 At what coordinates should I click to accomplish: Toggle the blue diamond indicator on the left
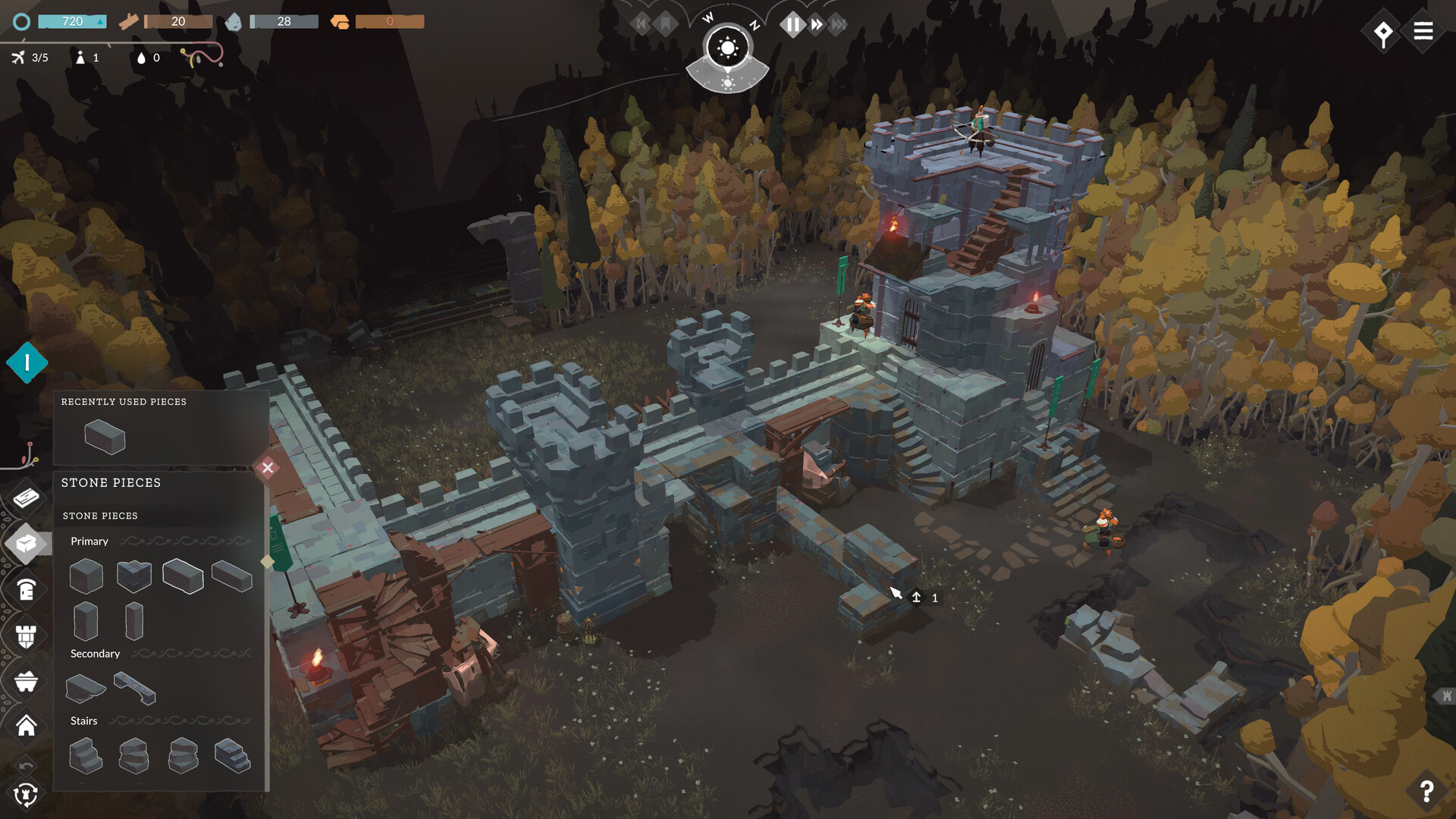[29, 362]
